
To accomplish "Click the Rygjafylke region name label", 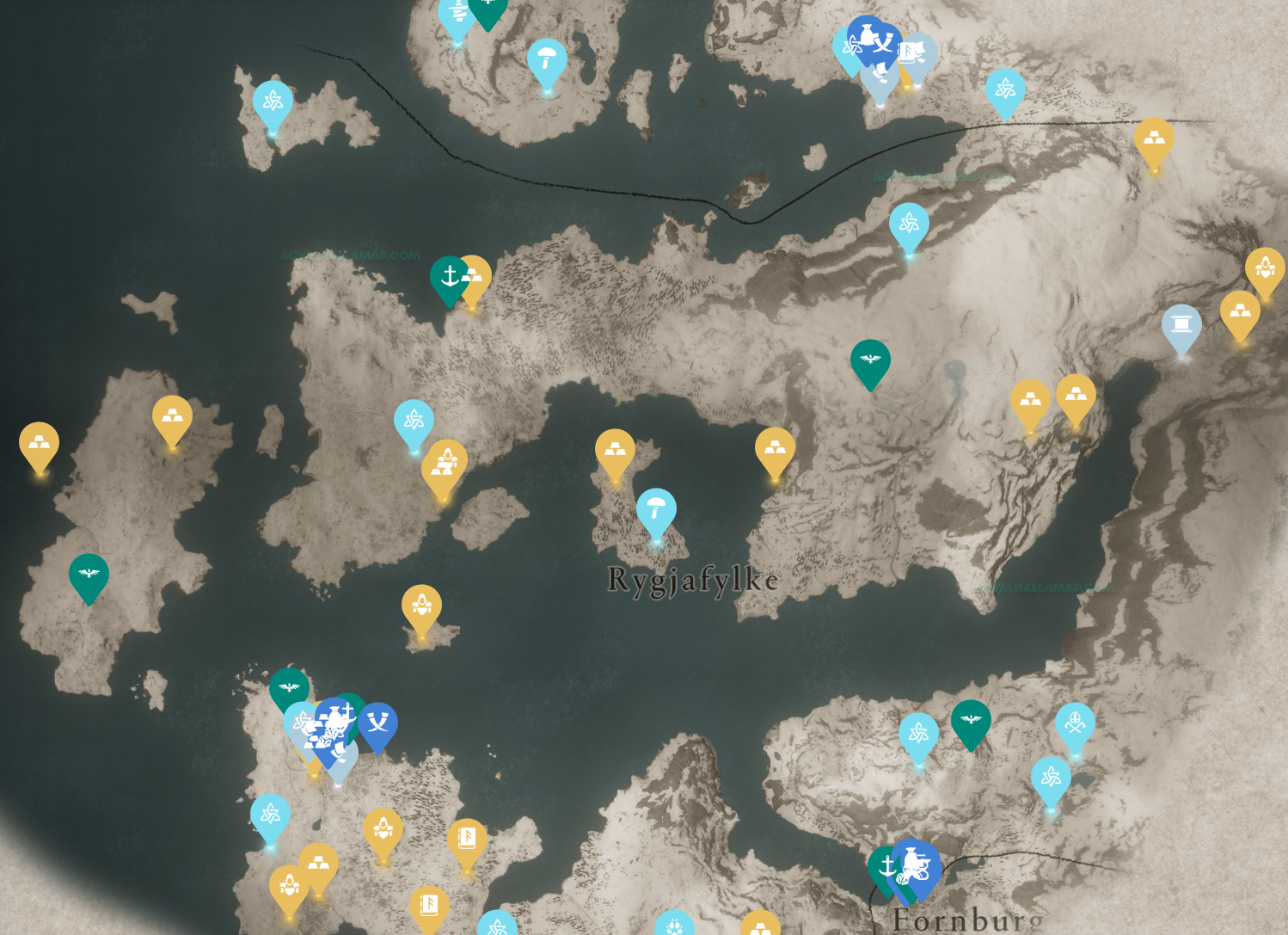I will pos(693,581).
